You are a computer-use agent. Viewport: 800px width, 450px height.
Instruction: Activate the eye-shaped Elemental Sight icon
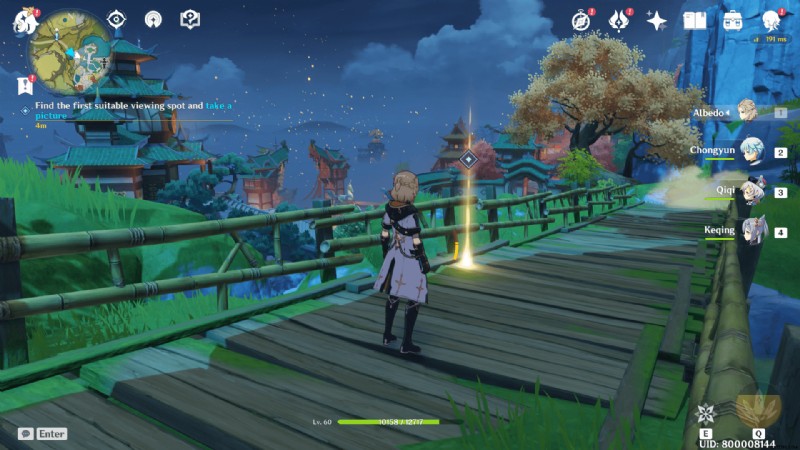117,19
